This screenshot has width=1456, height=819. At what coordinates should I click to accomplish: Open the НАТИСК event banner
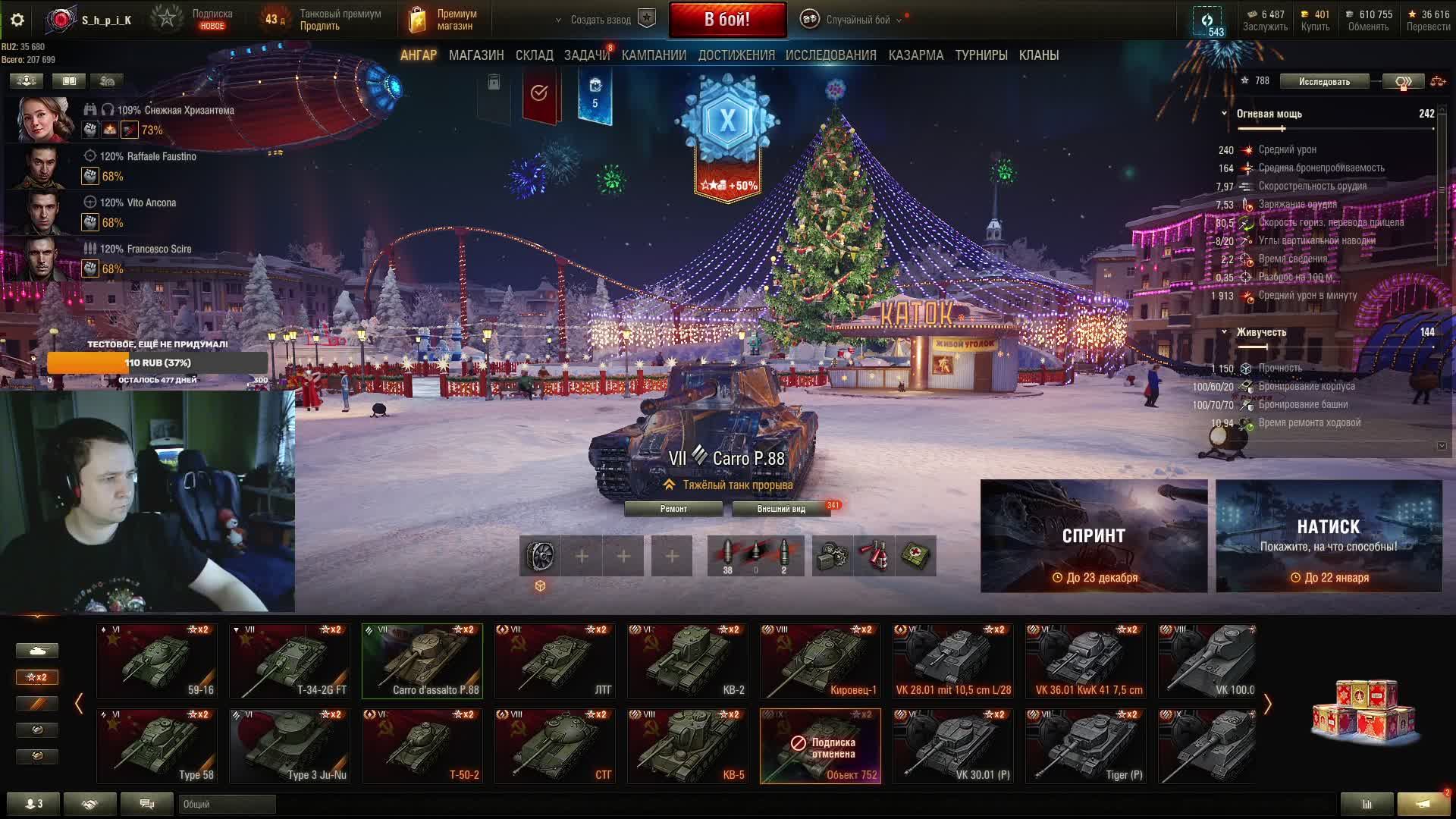pyautogui.click(x=1329, y=535)
